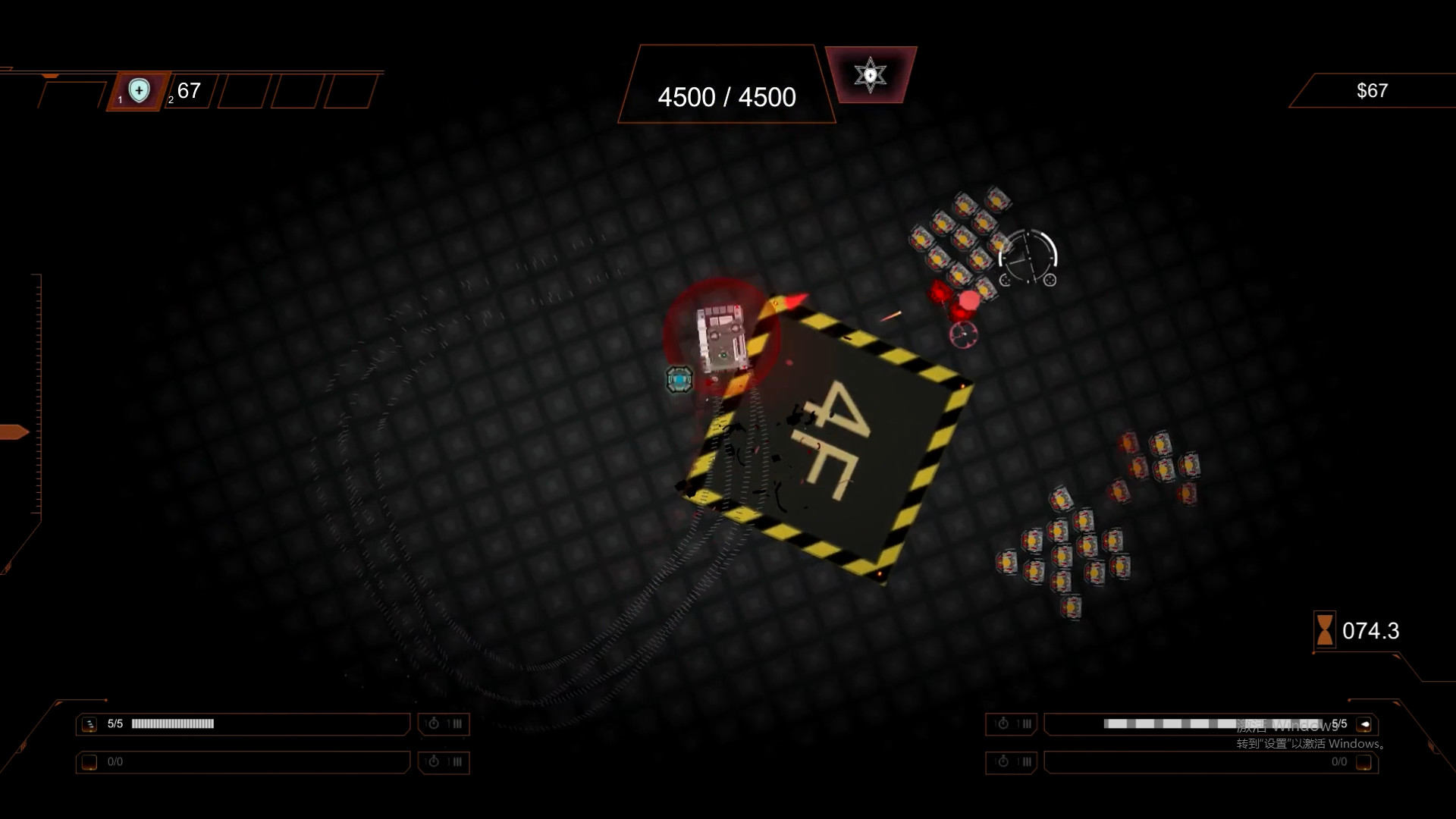Click the star emblem beside the health counter
Image resolution: width=1456 pixels, height=819 pixels.
(870, 75)
